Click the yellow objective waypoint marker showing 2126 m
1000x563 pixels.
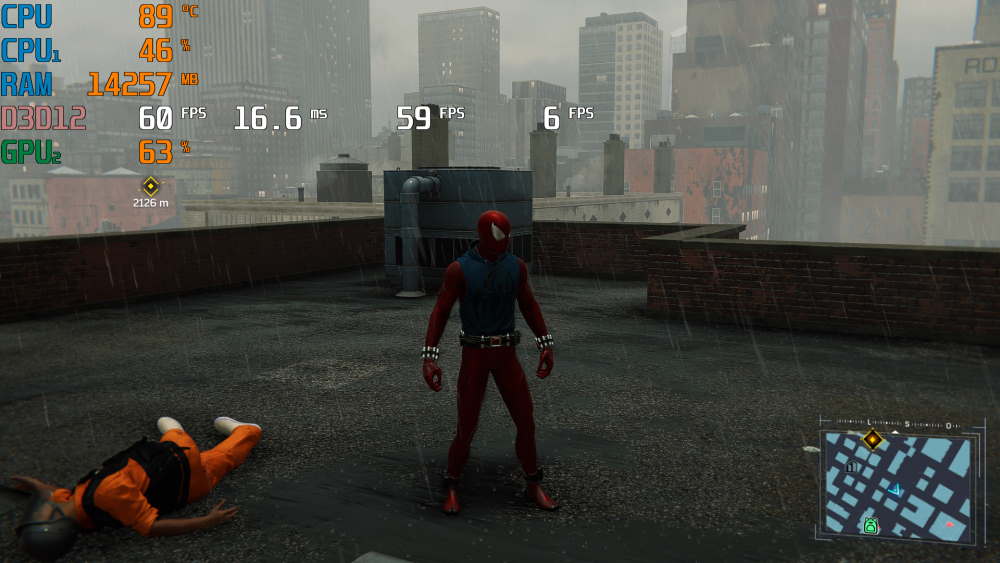coord(150,185)
